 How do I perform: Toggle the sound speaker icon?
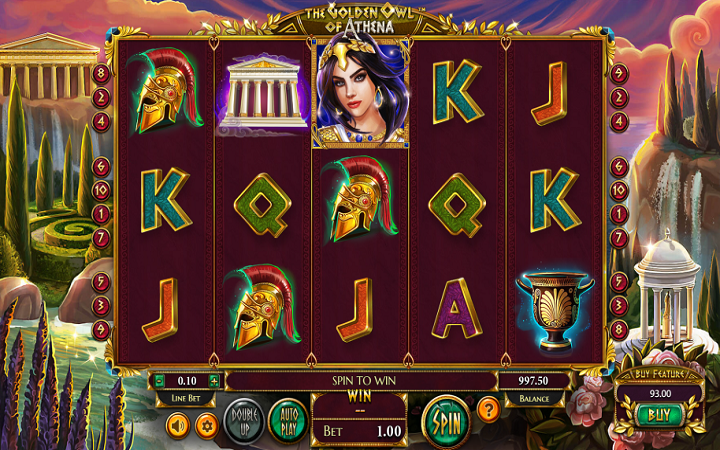coord(178,426)
